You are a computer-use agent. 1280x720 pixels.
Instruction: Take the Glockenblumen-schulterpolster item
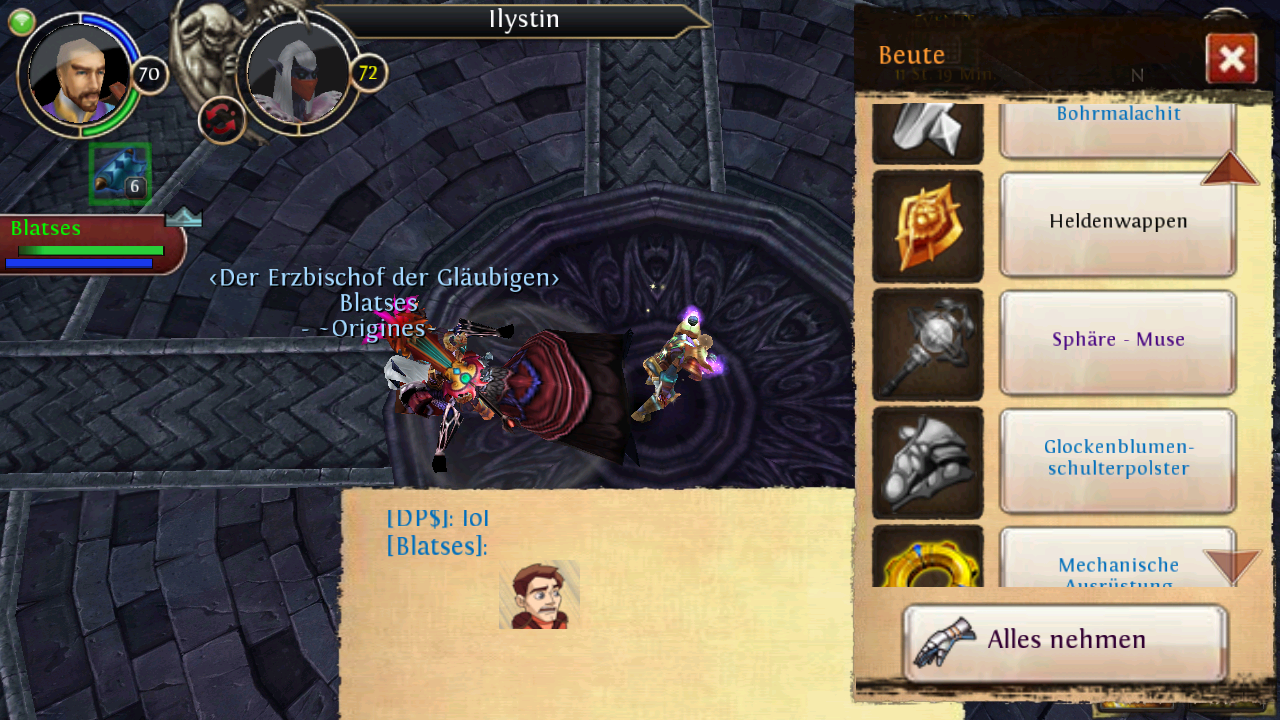[x=1118, y=459]
